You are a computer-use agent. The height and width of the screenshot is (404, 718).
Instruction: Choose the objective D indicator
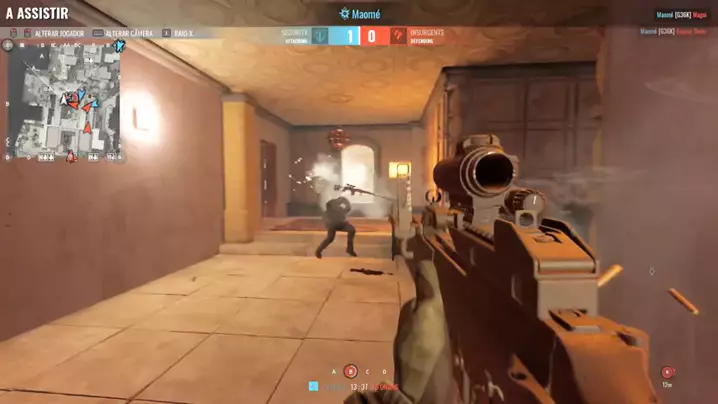coord(384,372)
